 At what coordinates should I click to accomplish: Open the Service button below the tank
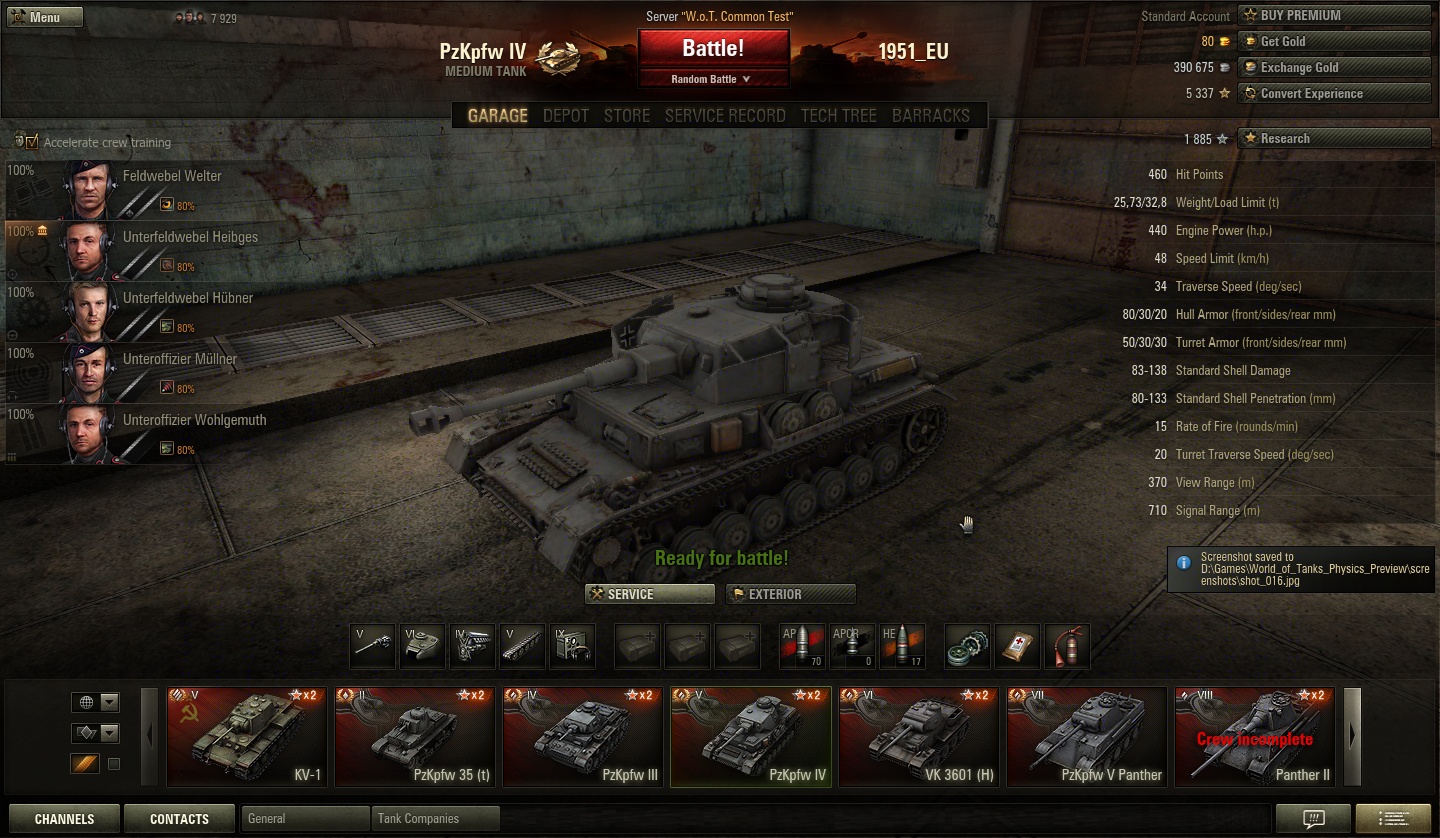(650, 594)
